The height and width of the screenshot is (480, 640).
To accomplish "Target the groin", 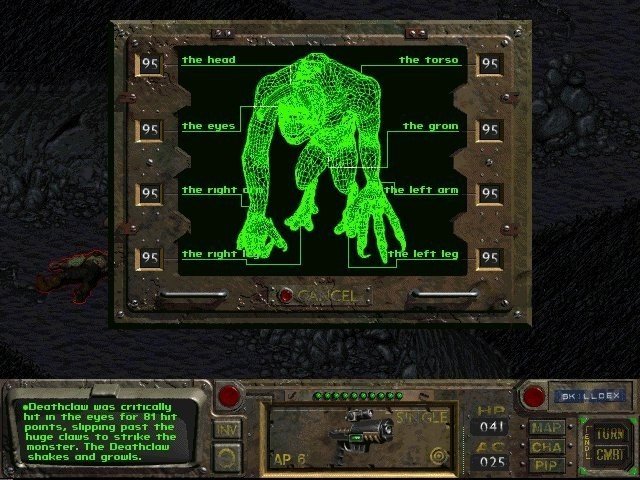I will (x=430, y=127).
